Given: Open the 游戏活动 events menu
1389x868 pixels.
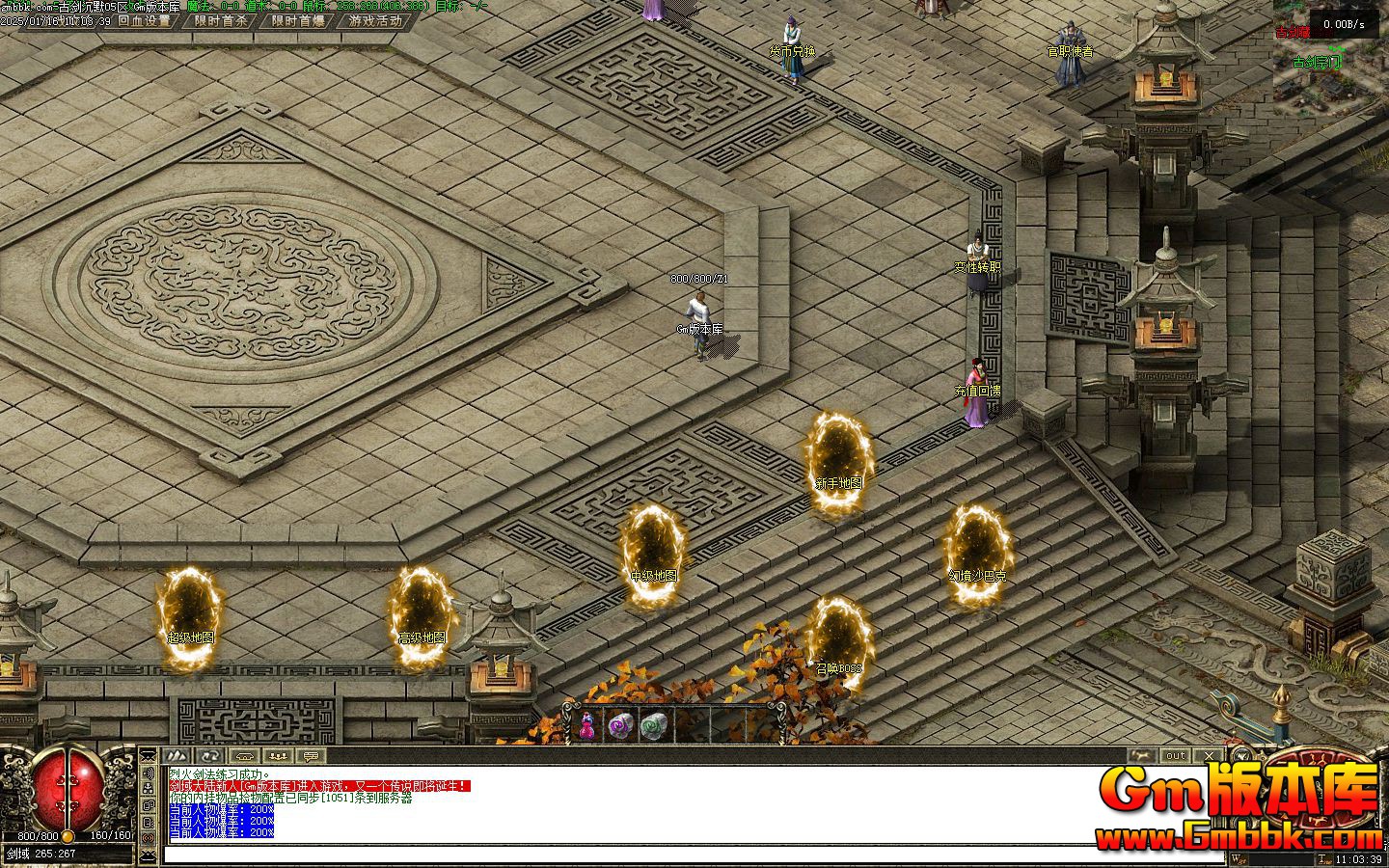Looking at the screenshot, I should coord(375,20).
